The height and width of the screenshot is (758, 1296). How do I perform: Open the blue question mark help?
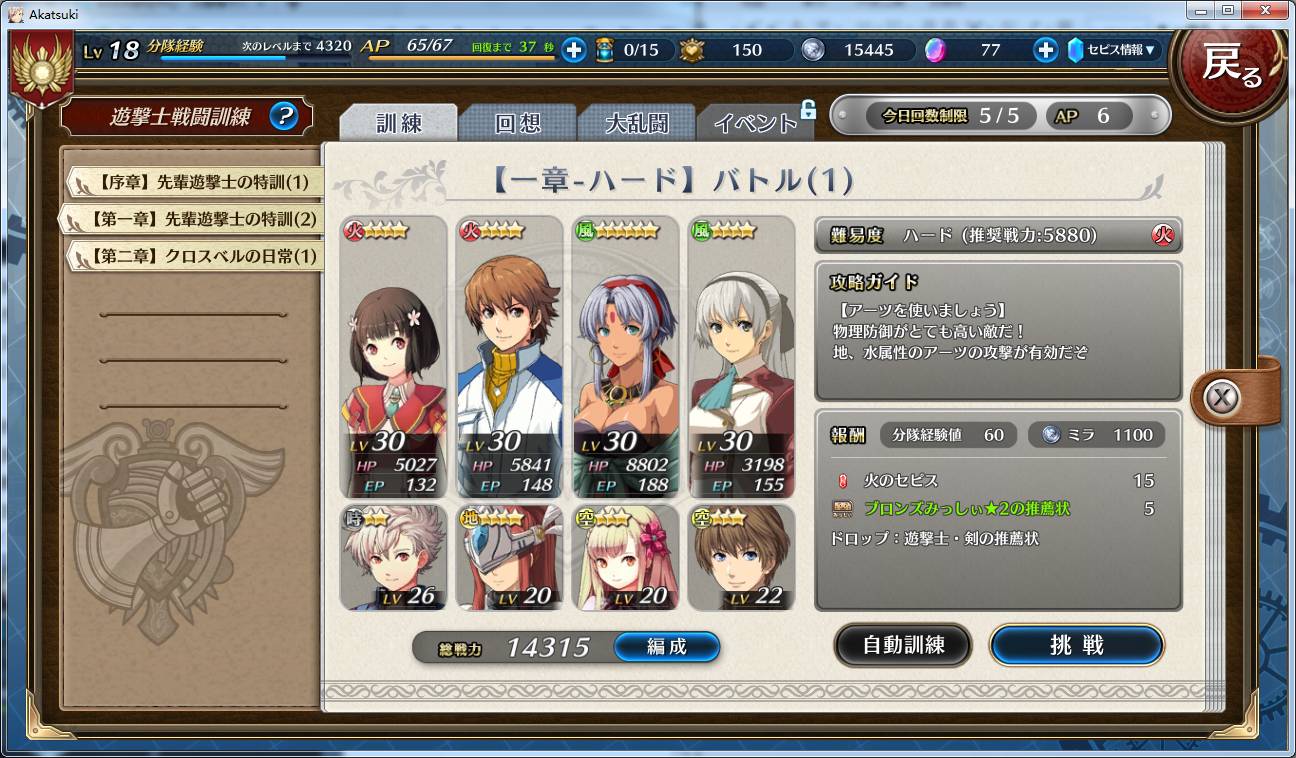(284, 117)
